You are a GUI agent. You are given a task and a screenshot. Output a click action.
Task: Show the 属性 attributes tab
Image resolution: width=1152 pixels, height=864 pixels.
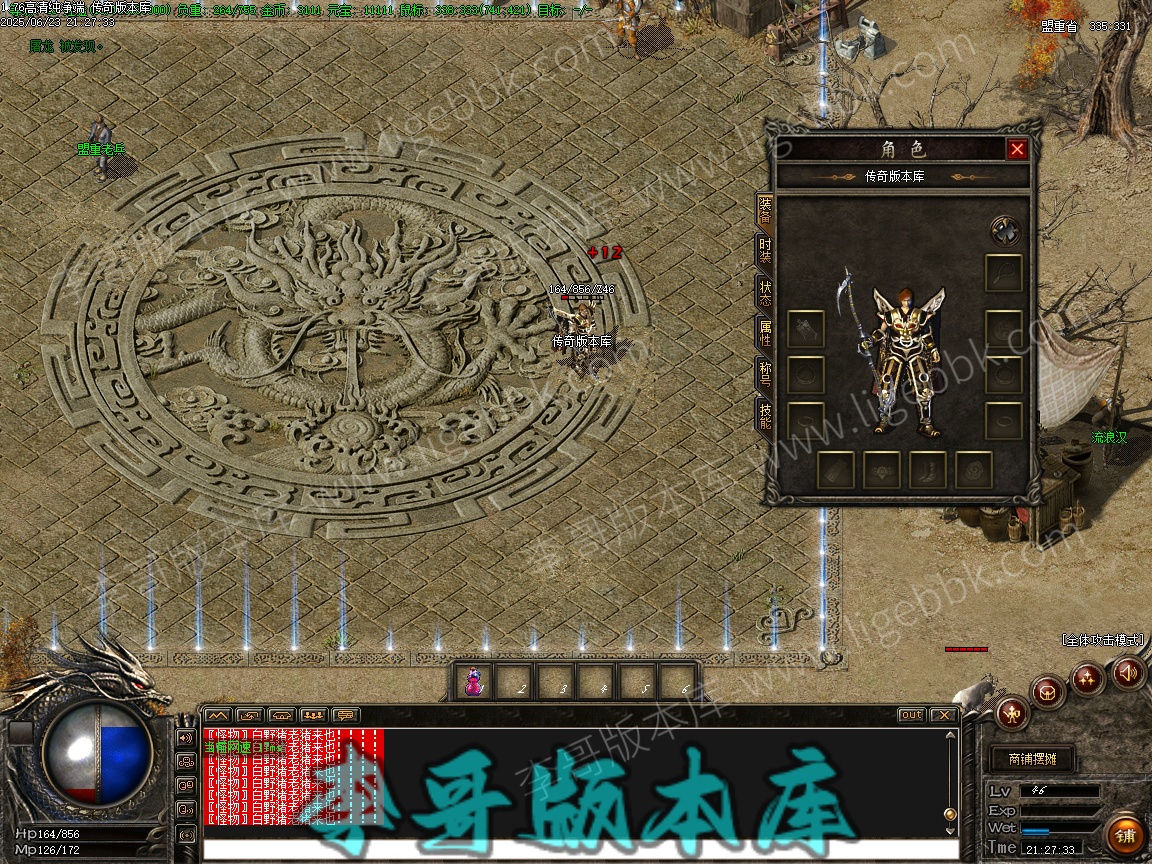[765, 333]
